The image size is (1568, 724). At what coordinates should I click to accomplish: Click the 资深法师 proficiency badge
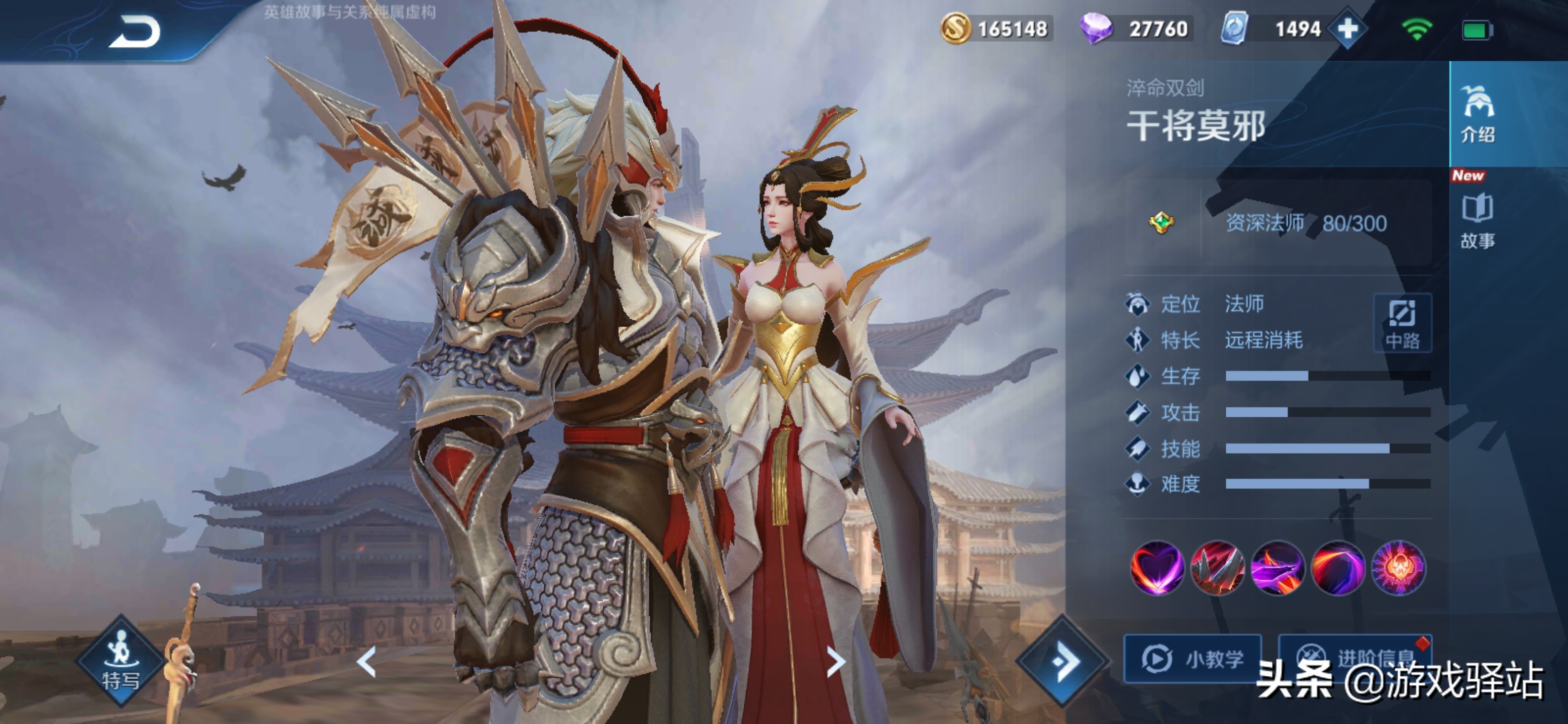[1161, 223]
